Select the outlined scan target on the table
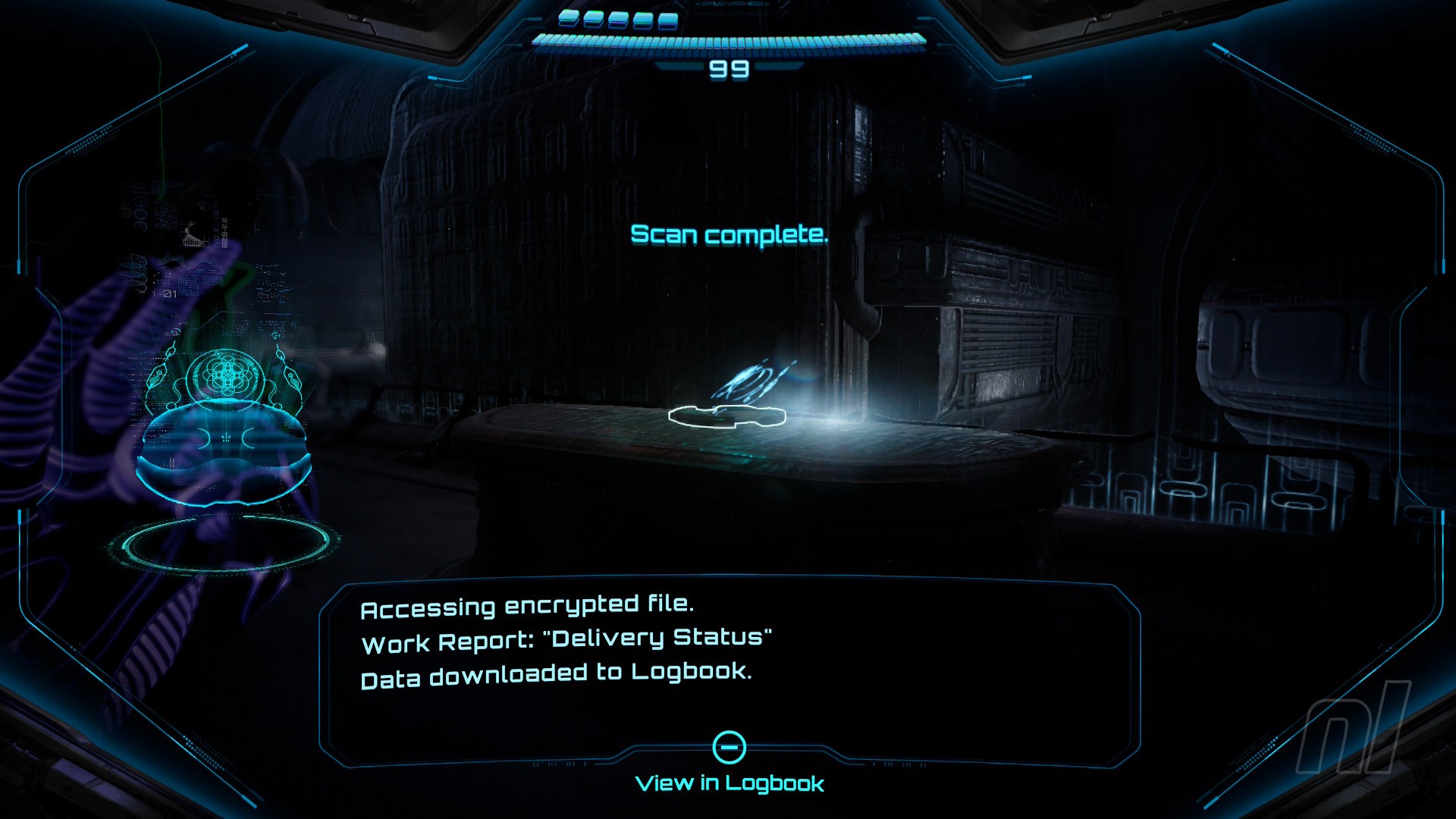This screenshot has width=1456, height=819. (726, 416)
